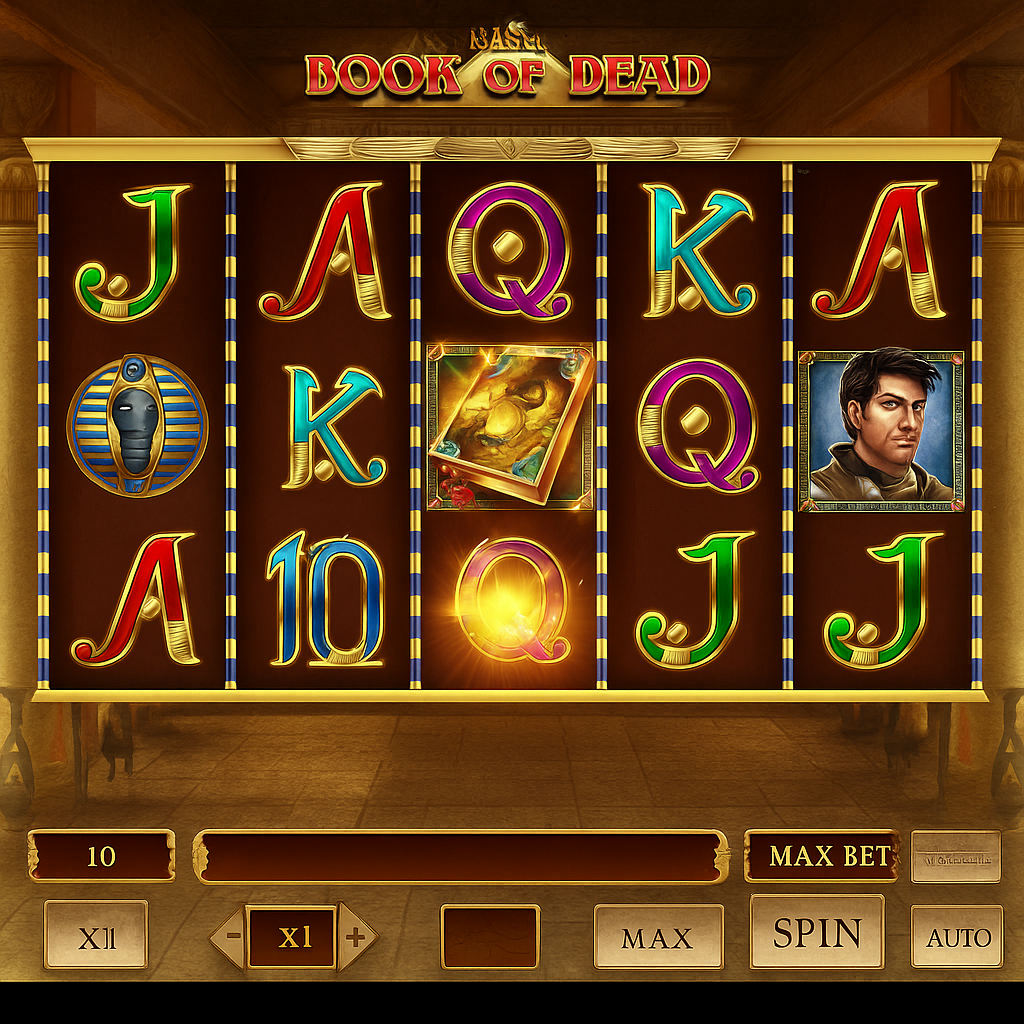Viewport: 1024px width, 1024px height.
Task: Open the small stone button above AUTO
Action: 955,856
